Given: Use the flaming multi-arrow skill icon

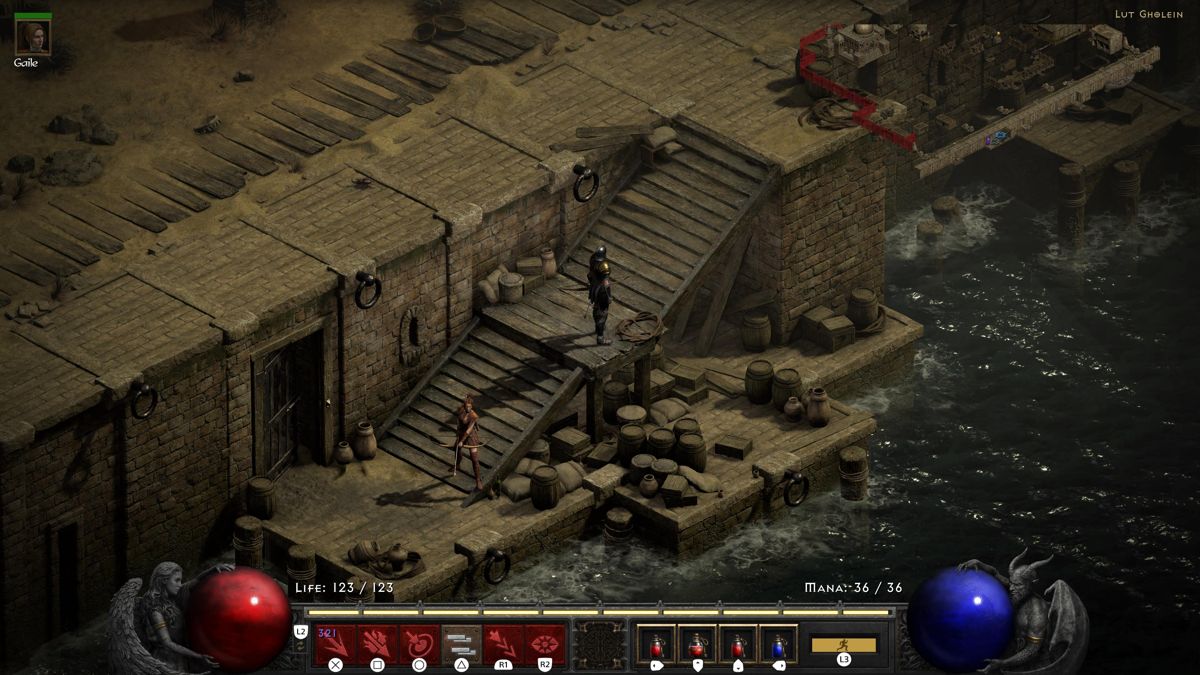Looking at the screenshot, I should (377, 644).
